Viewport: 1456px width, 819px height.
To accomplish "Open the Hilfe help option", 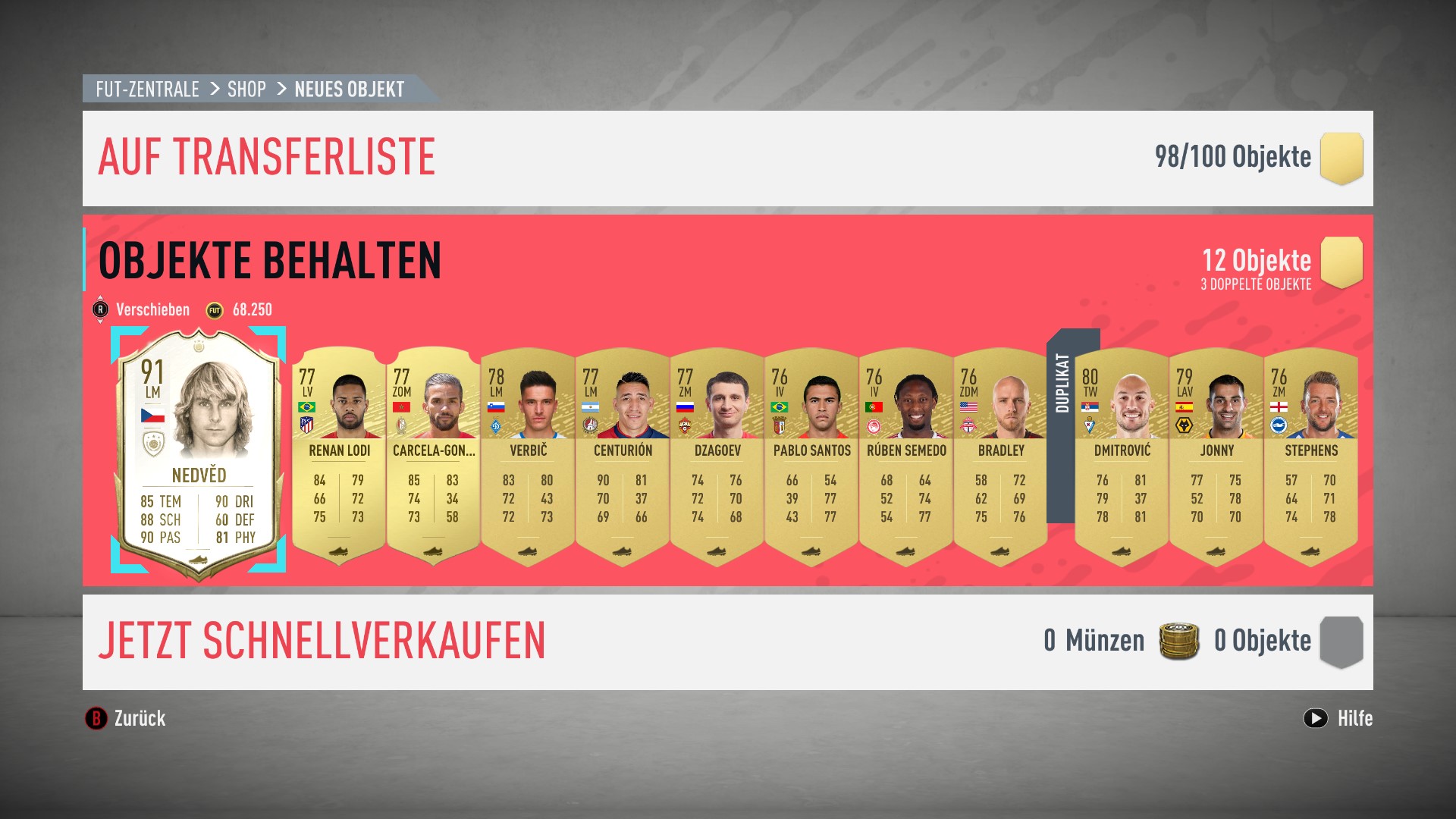I will [x=1338, y=718].
